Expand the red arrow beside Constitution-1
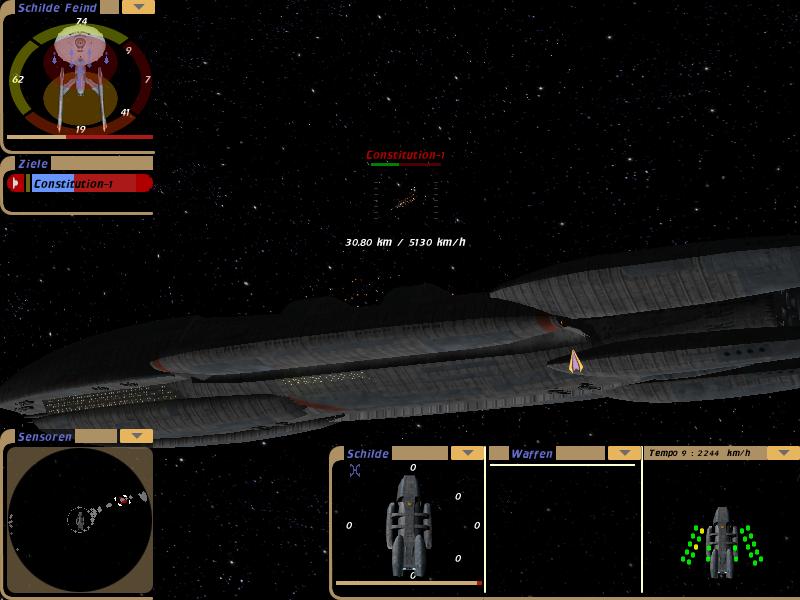 (15, 183)
